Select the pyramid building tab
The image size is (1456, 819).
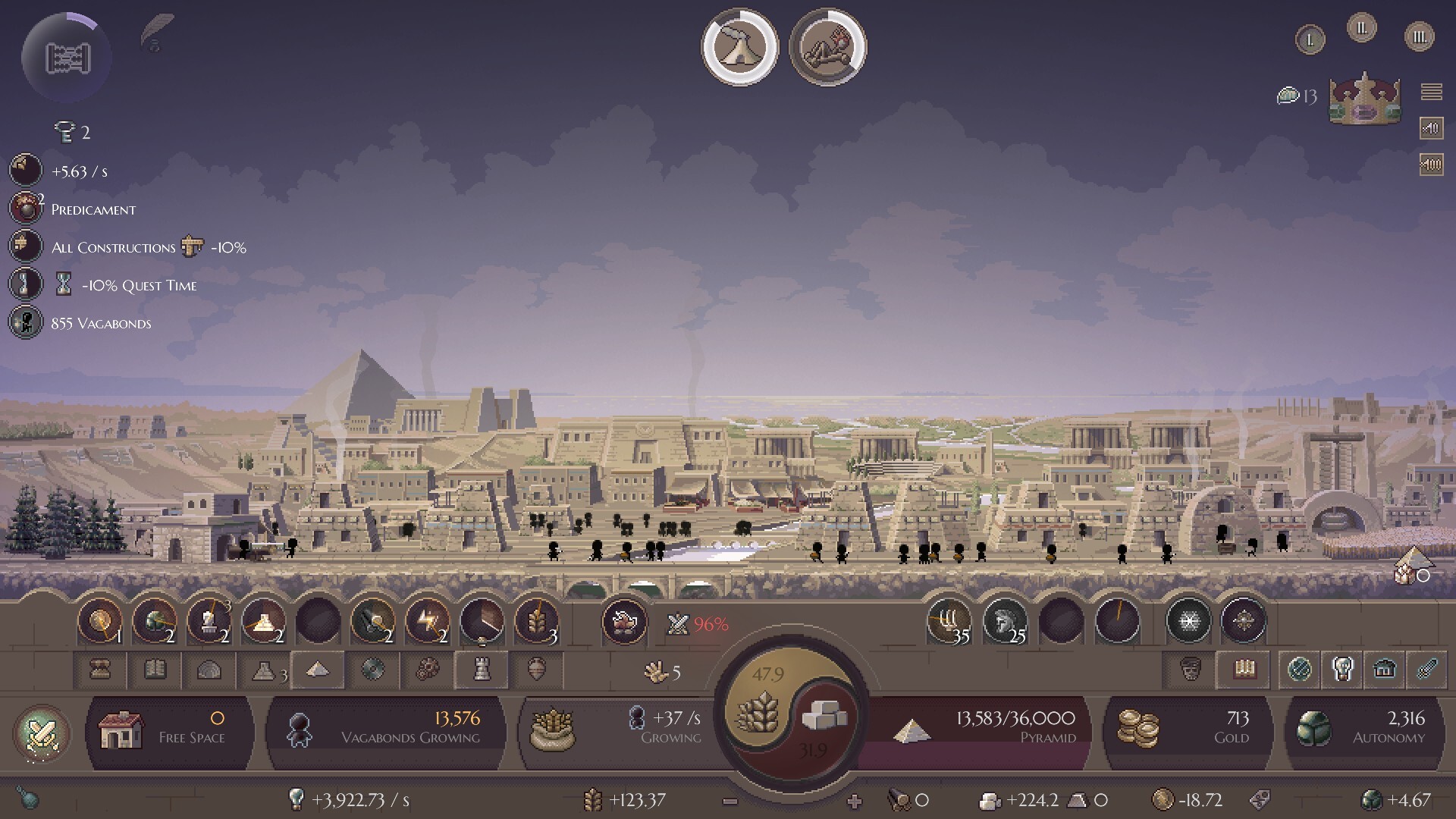[x=318, y=670]
